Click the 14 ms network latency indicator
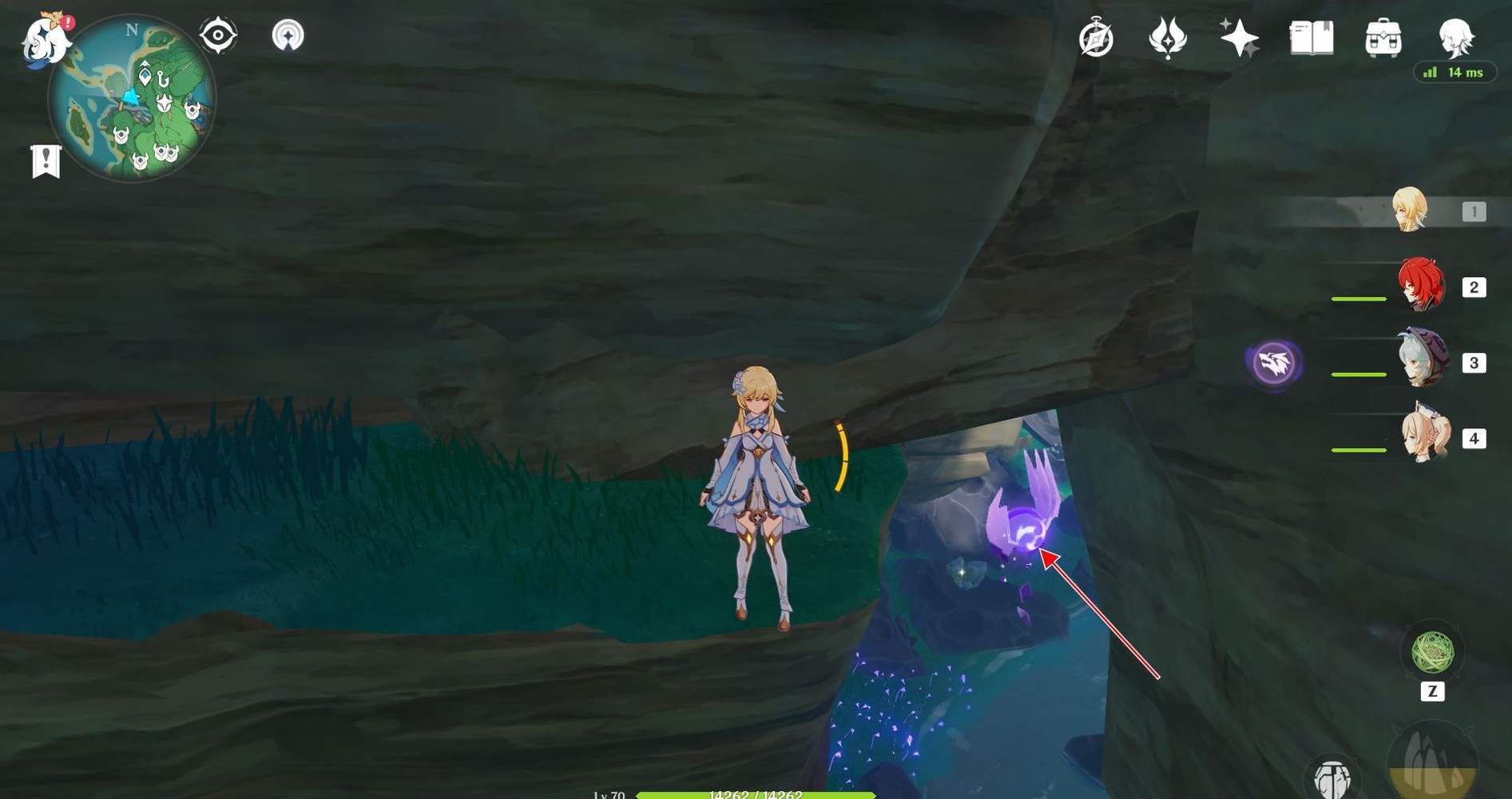This screenshot has height=799, width=1512. pyautogui.click(x=1454, y=72)
